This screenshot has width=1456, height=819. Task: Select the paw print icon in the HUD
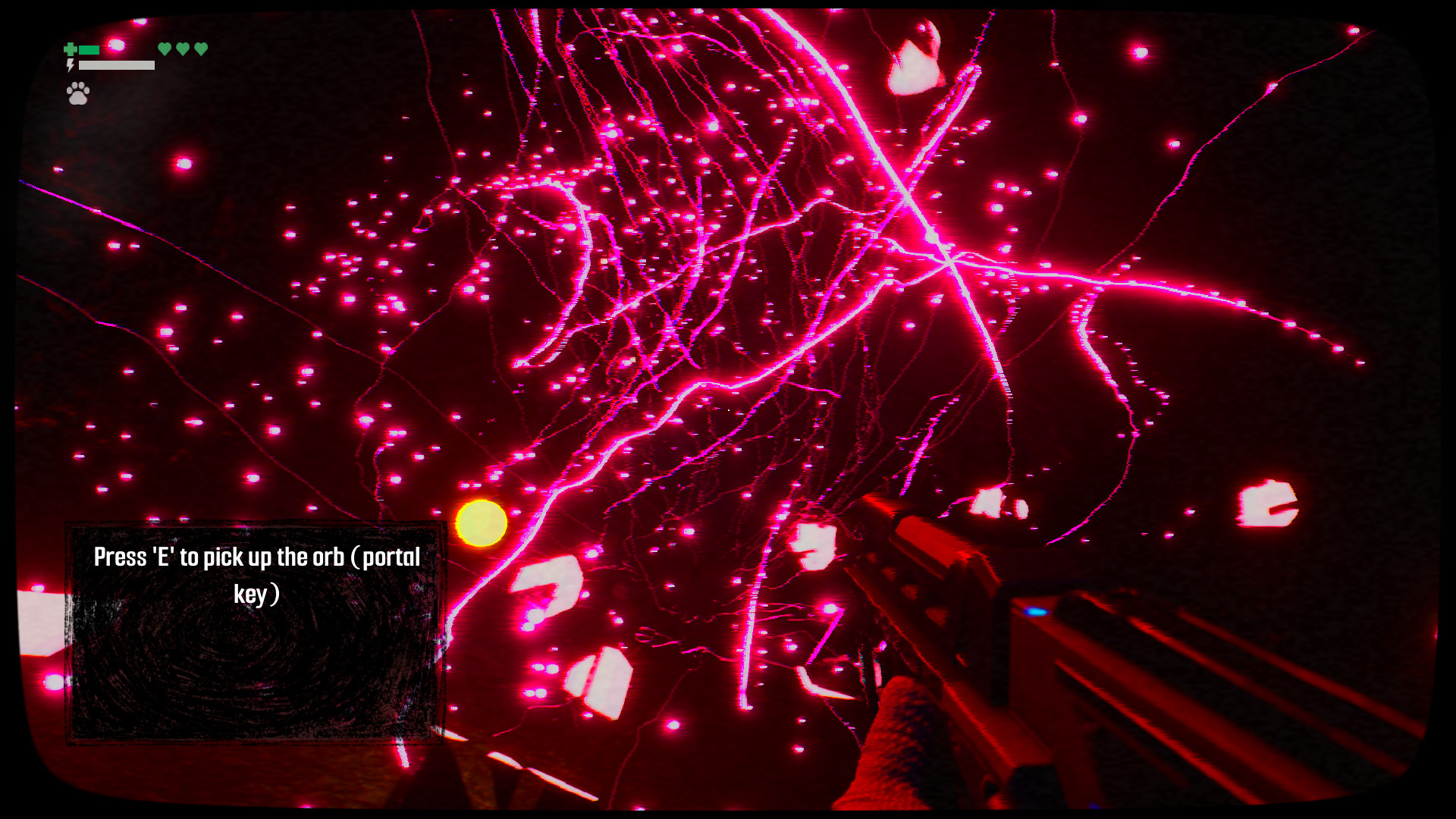coord(78,94)
